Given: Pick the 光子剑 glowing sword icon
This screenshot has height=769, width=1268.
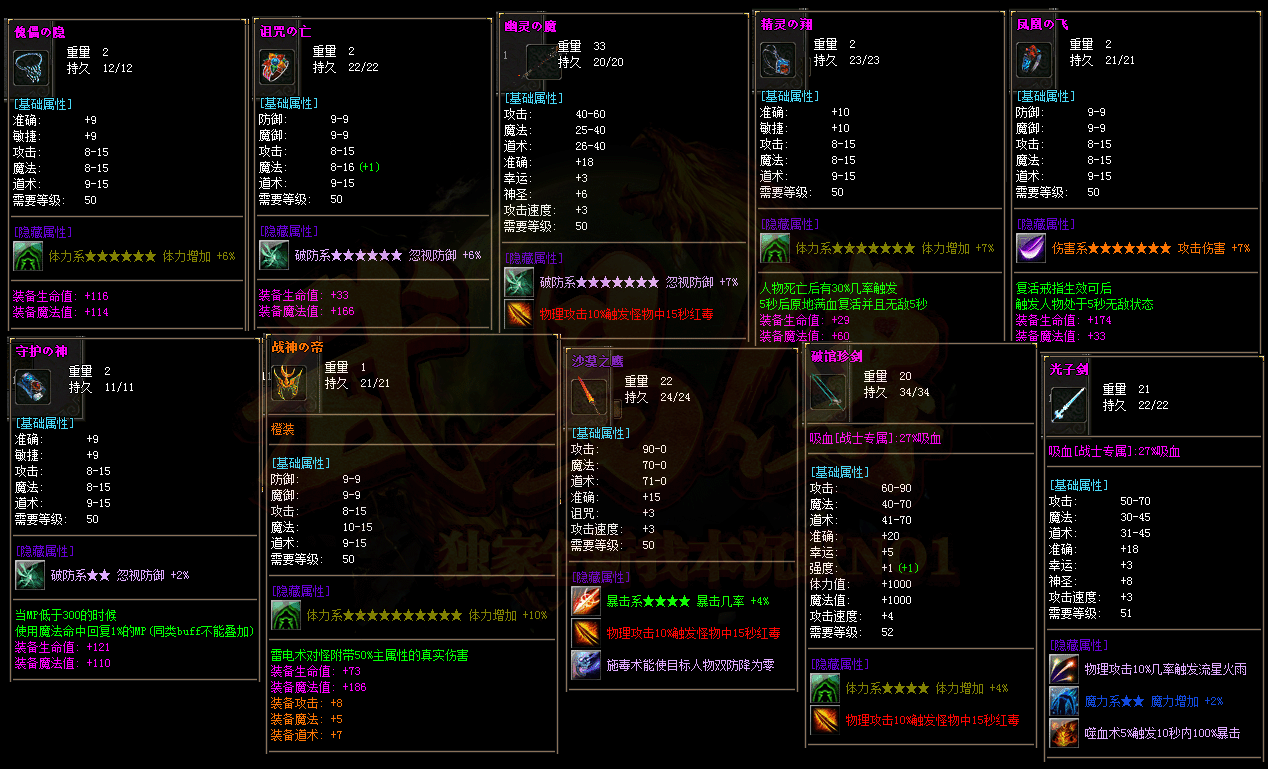Looking at the screenshot, I should point(1065,405).
